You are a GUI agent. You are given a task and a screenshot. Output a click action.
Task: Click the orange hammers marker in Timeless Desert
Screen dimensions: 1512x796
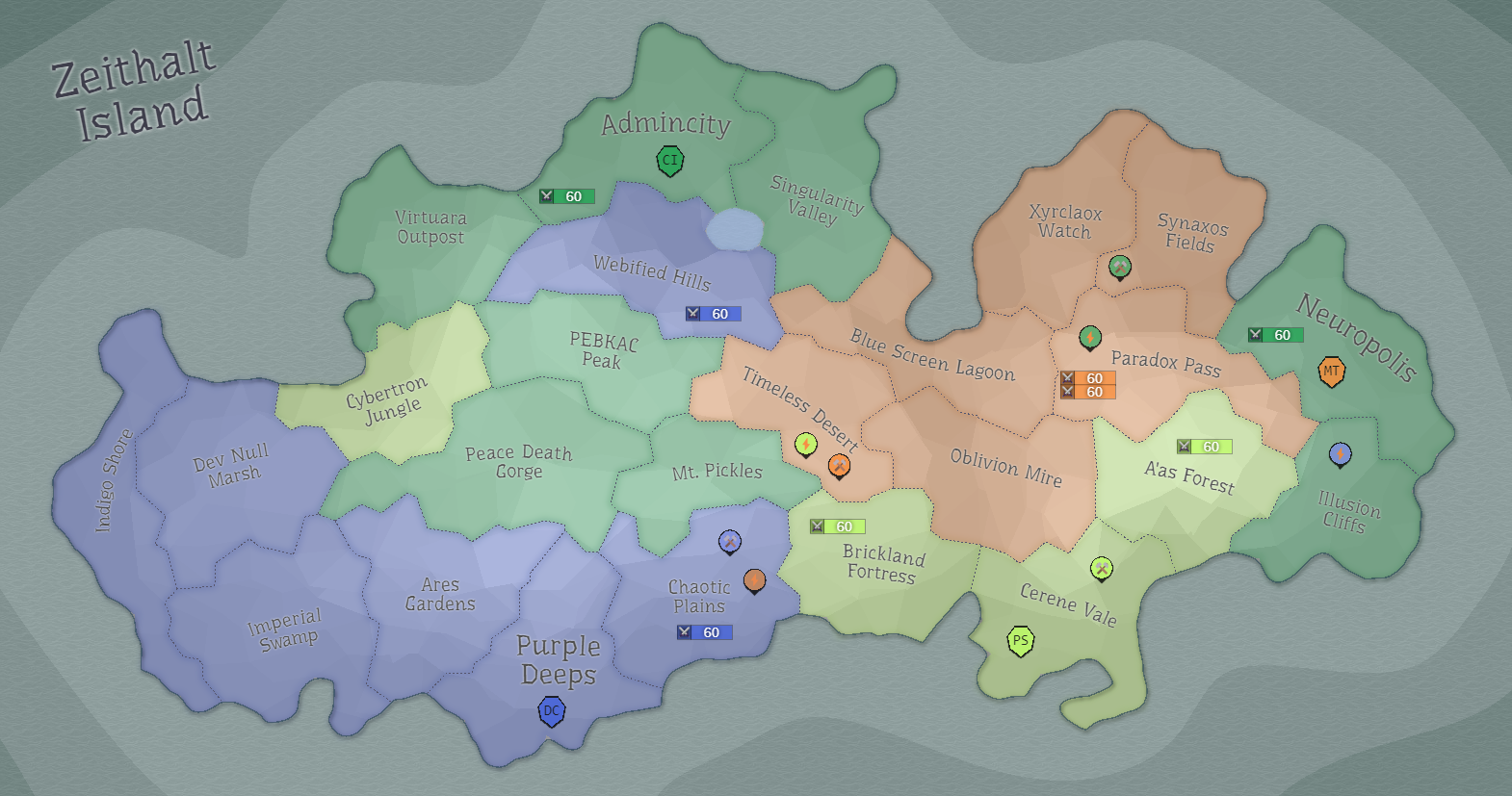click(x=839, y=467)
